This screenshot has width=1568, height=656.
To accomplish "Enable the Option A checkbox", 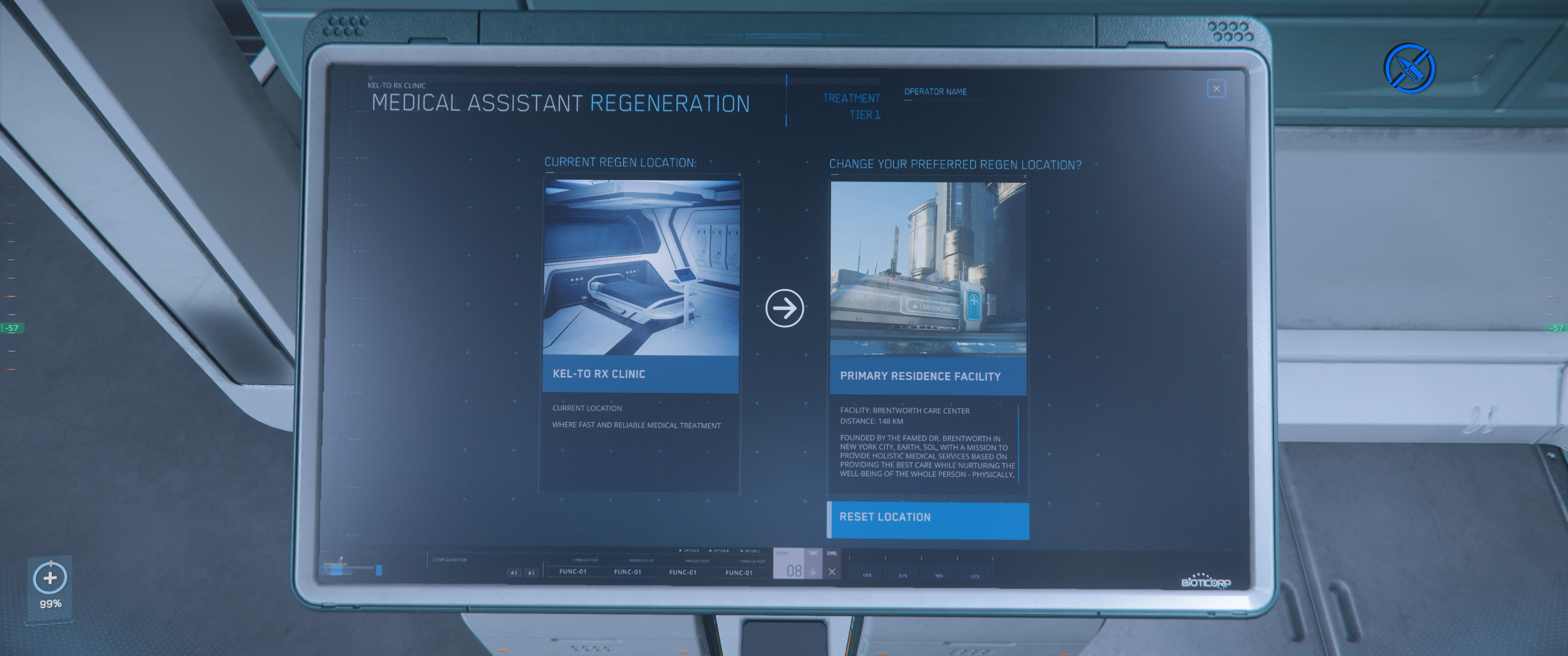I will click(x=681, y=551).
